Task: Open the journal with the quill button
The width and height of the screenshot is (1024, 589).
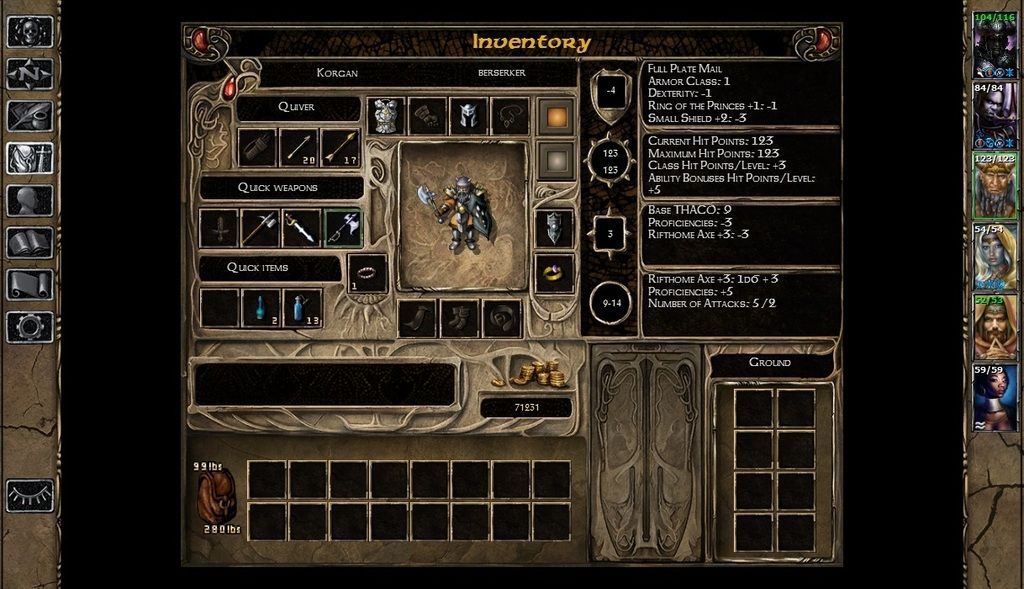Action: tap(30, 116)
